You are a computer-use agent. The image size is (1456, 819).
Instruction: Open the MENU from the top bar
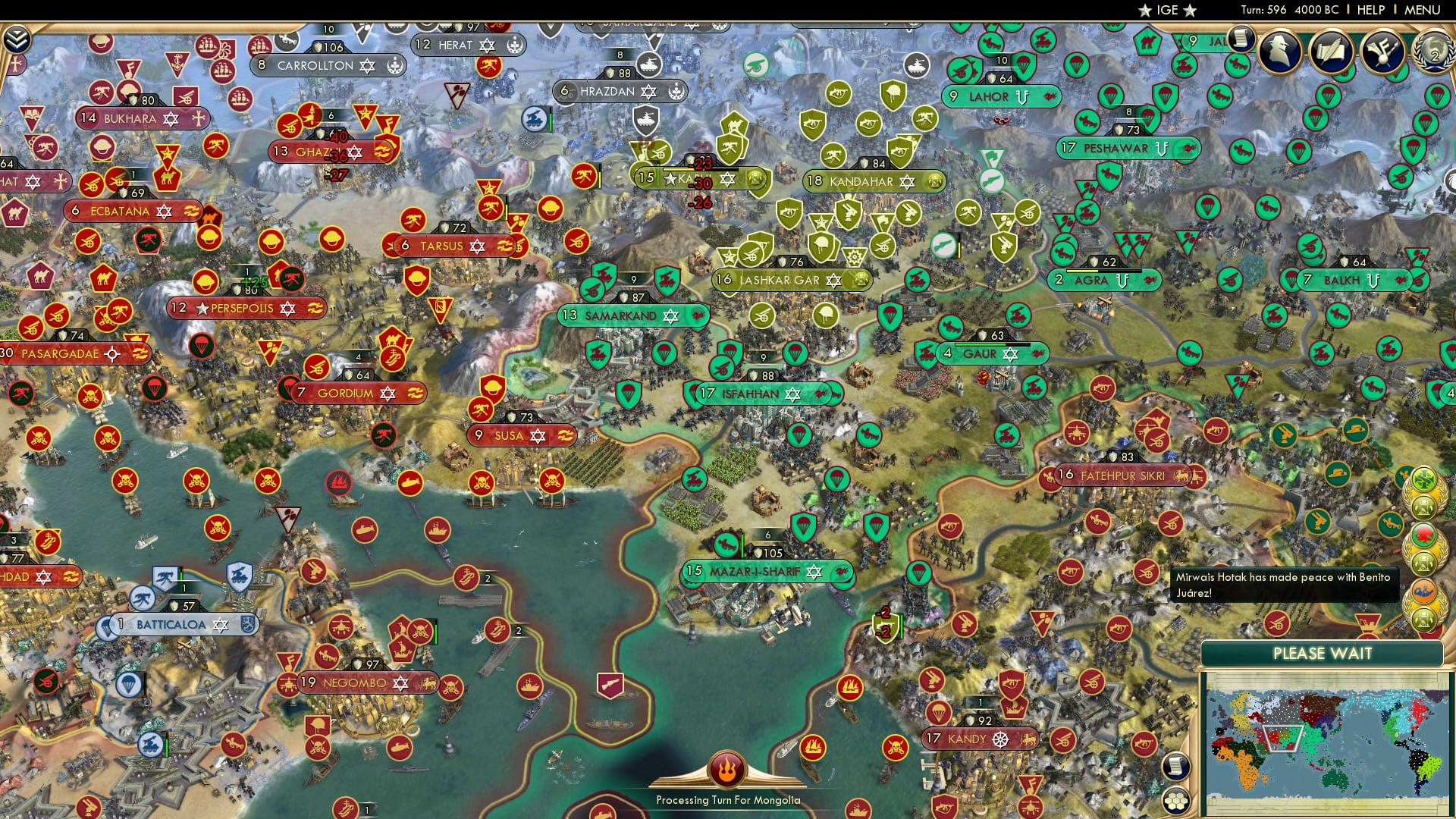(x=1423, y=10)
